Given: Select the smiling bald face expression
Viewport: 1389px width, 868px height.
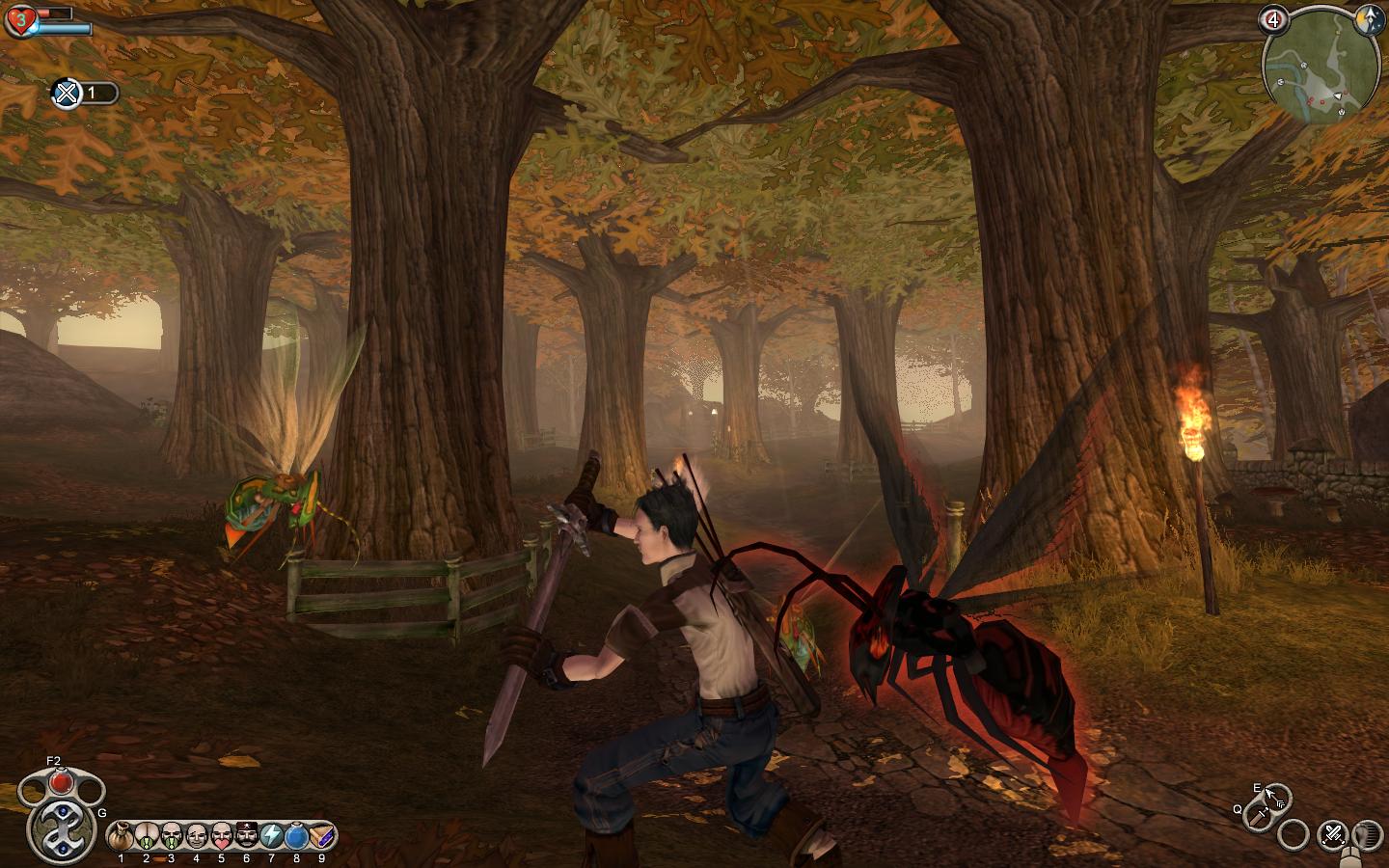Looking at the screenshot, I should coord(196,834).
